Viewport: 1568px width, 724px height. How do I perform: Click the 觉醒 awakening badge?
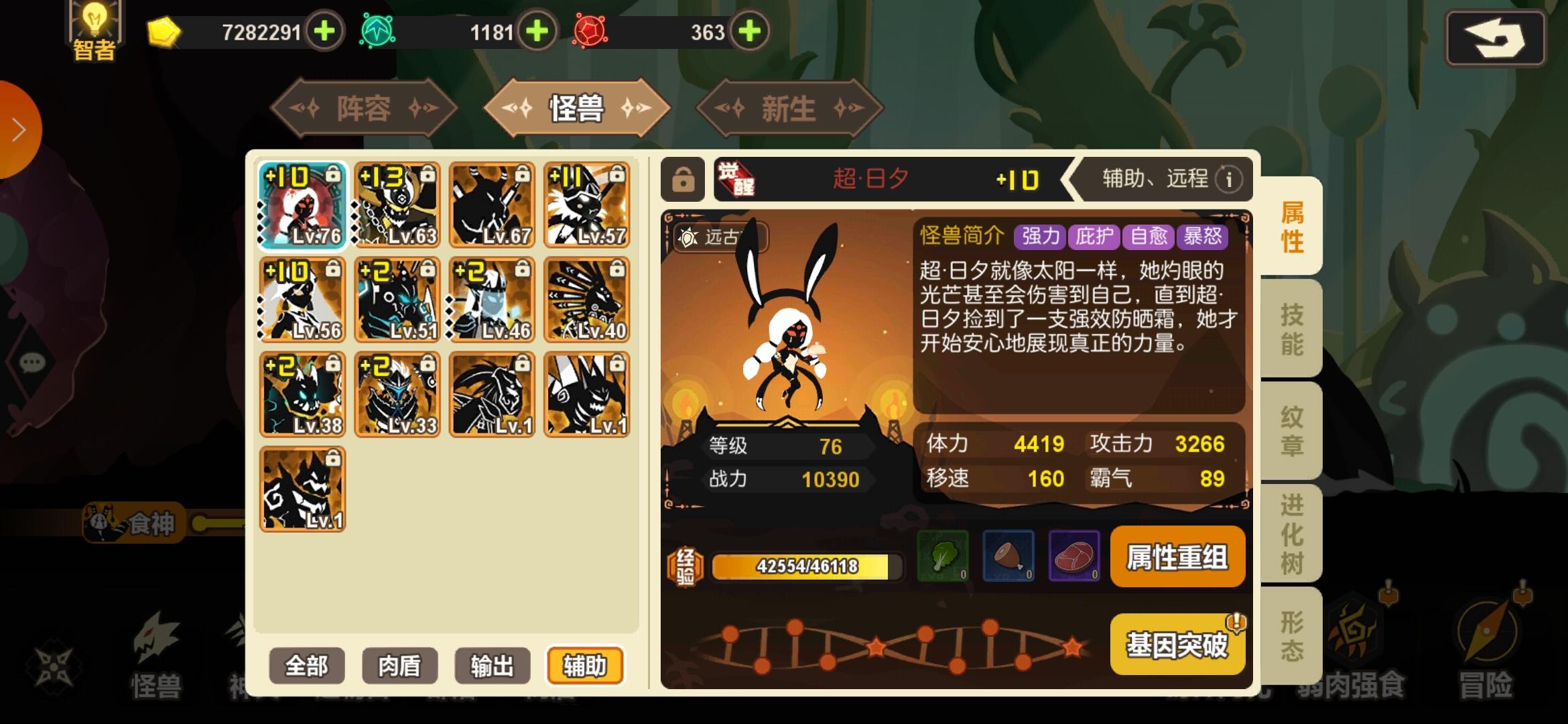point(738,180)
